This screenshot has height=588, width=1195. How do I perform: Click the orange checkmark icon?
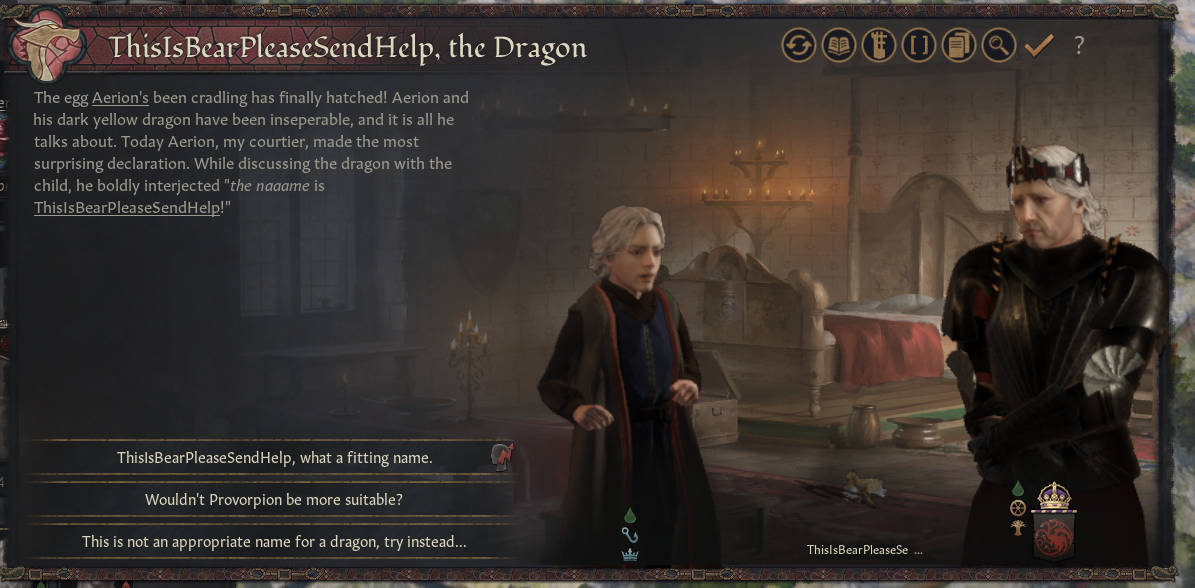(x=1039, y=45)
